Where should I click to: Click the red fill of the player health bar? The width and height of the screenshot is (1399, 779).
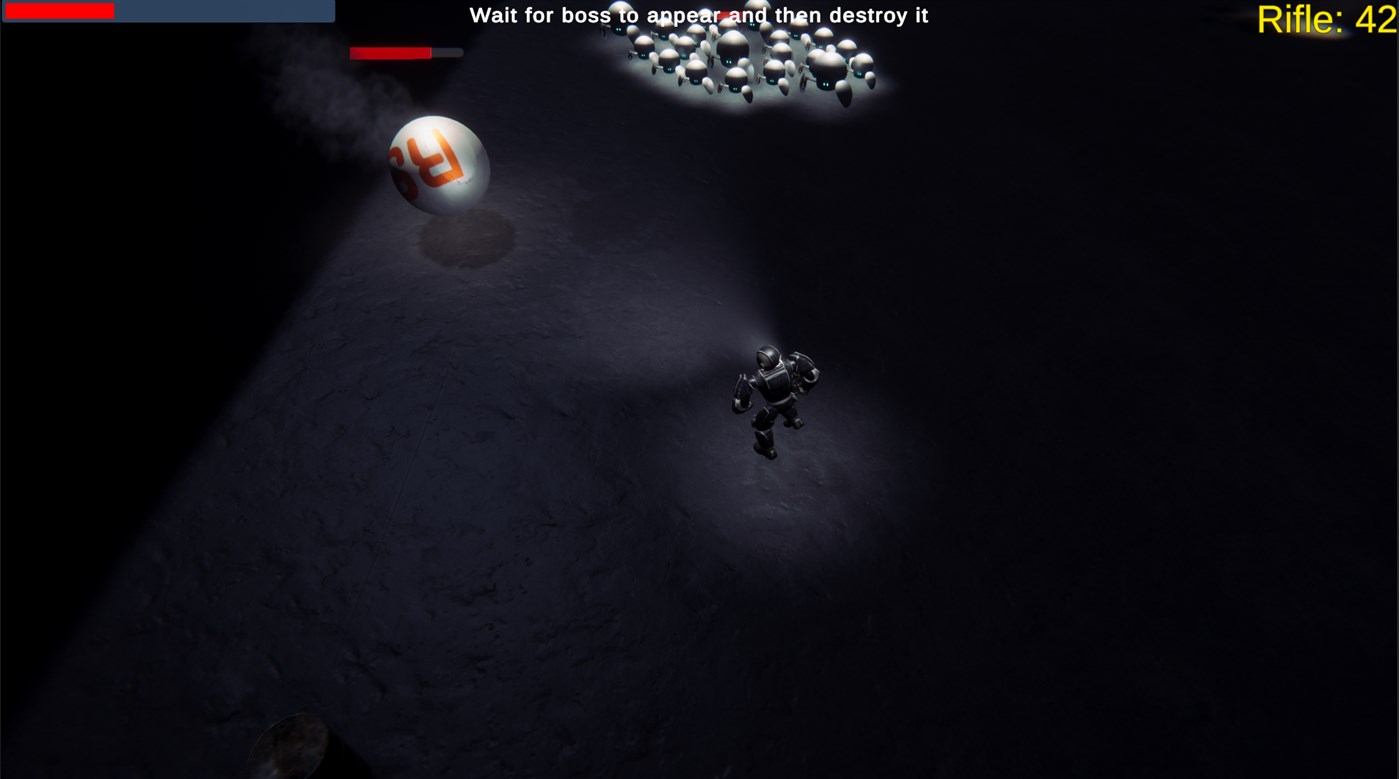click(x=60, y=11)
